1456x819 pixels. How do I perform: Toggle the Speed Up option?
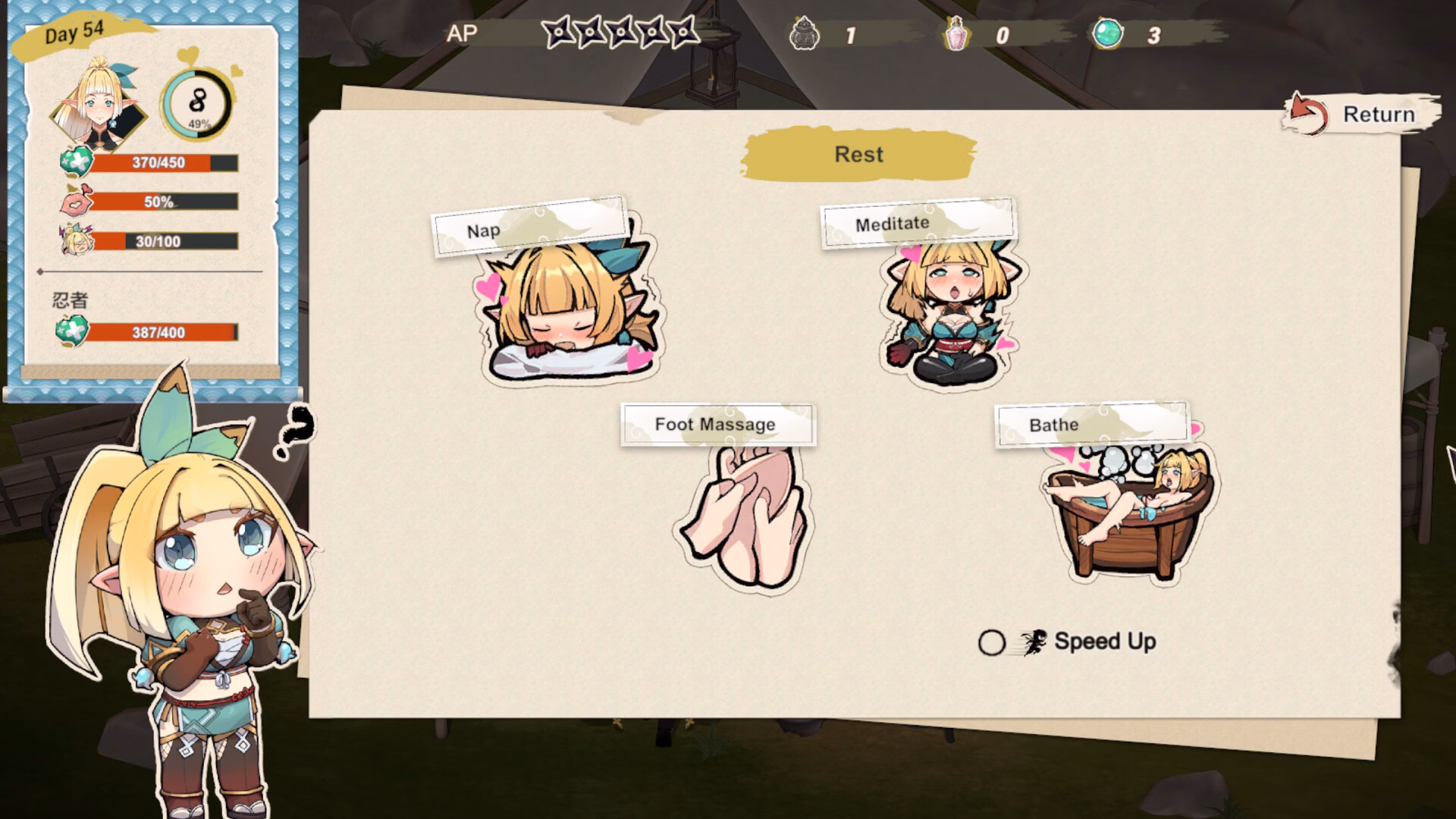click(x=992, y=643)
